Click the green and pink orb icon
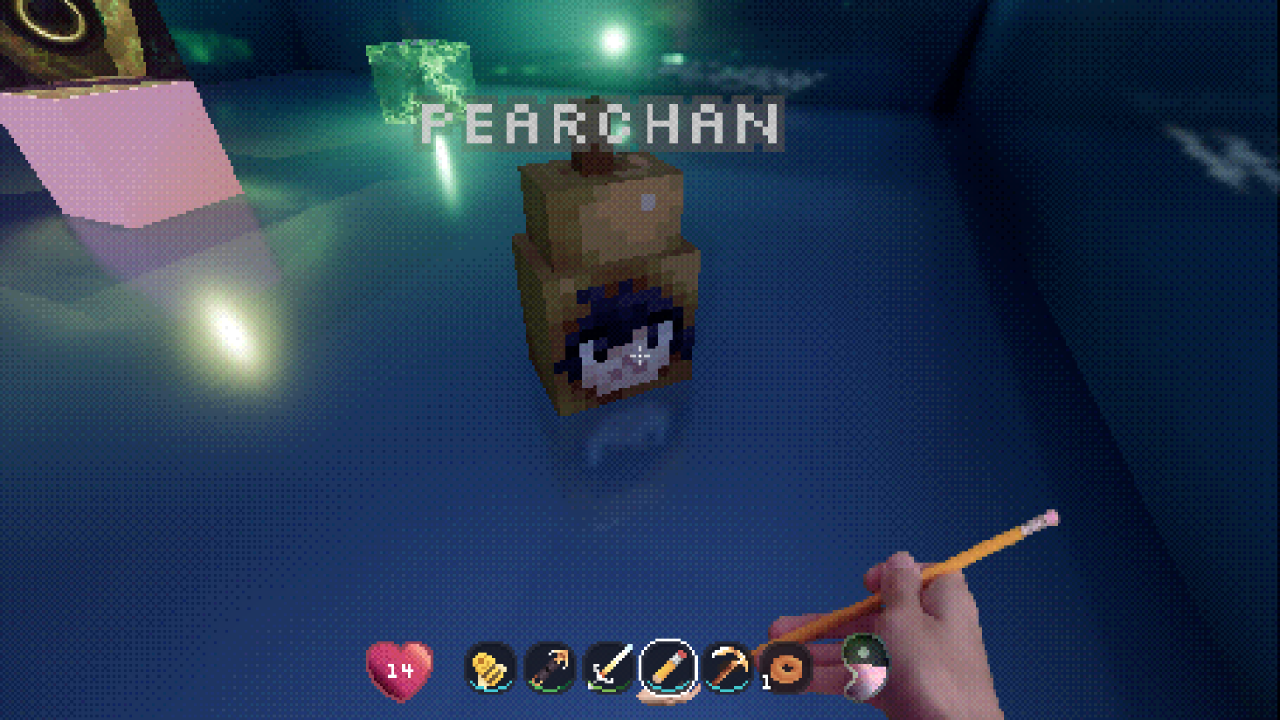Screen dimensions: 1280x720 tap(863, 666)
